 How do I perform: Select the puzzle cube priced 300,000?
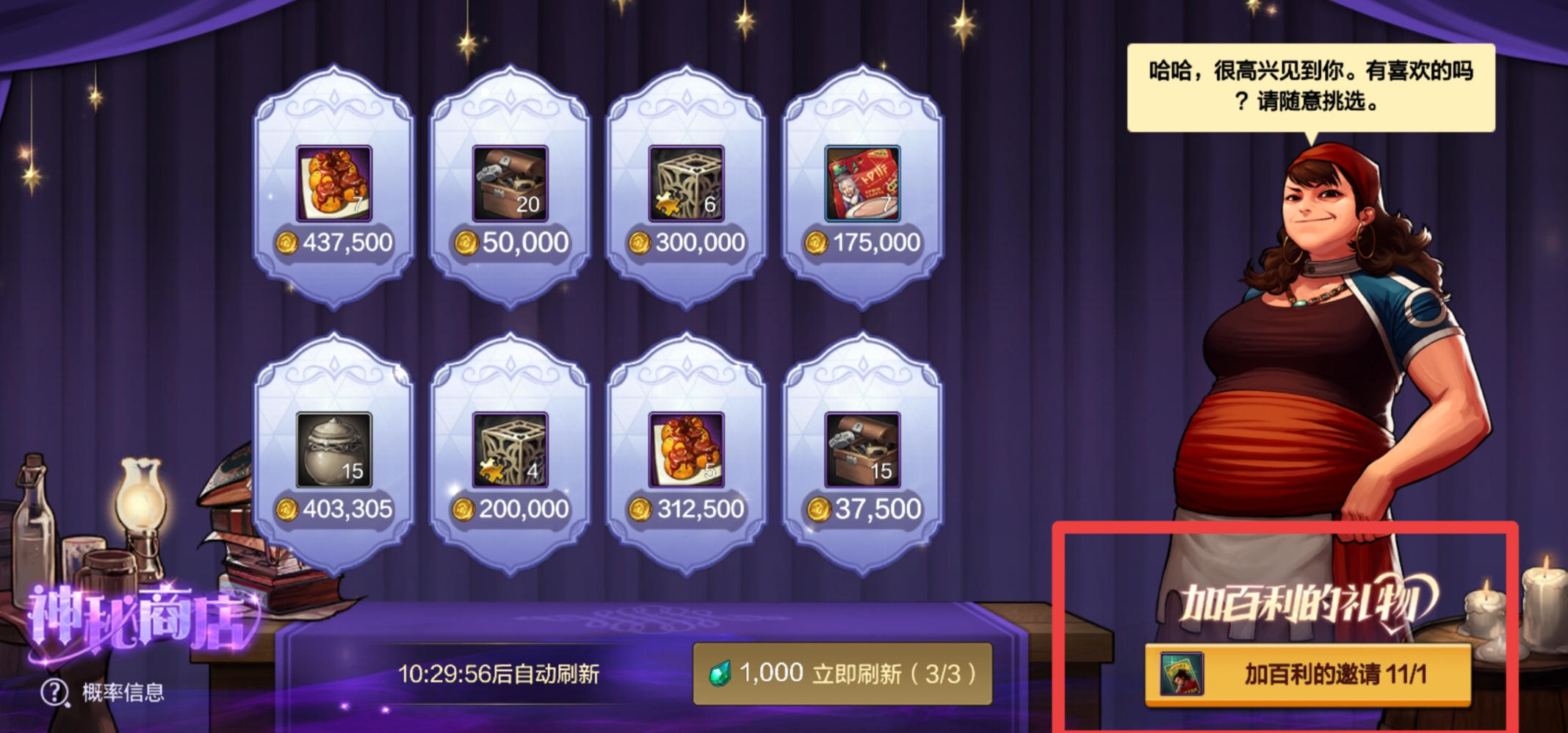687,184
